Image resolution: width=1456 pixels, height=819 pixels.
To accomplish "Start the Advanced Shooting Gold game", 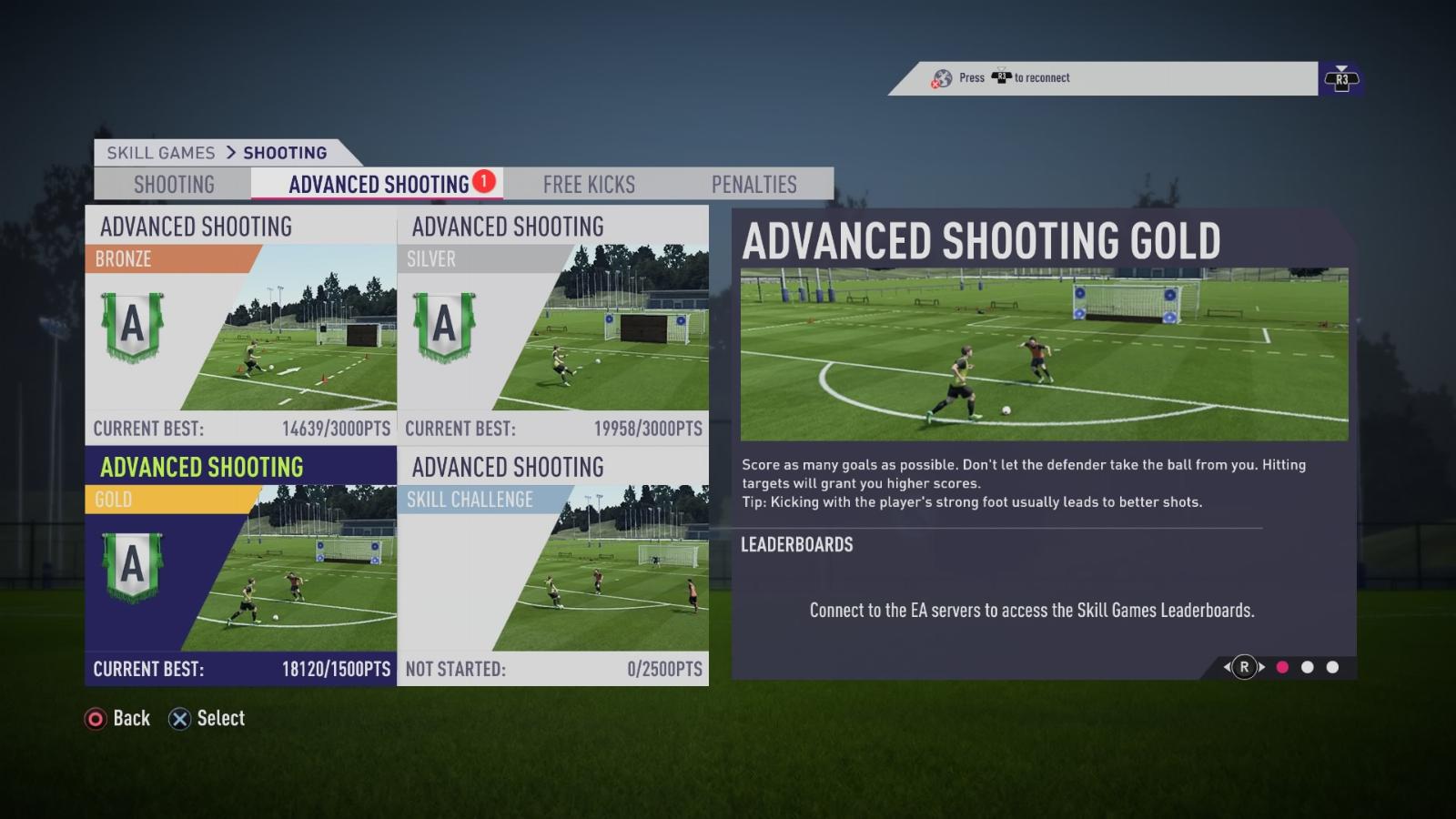I will [241, 566].
